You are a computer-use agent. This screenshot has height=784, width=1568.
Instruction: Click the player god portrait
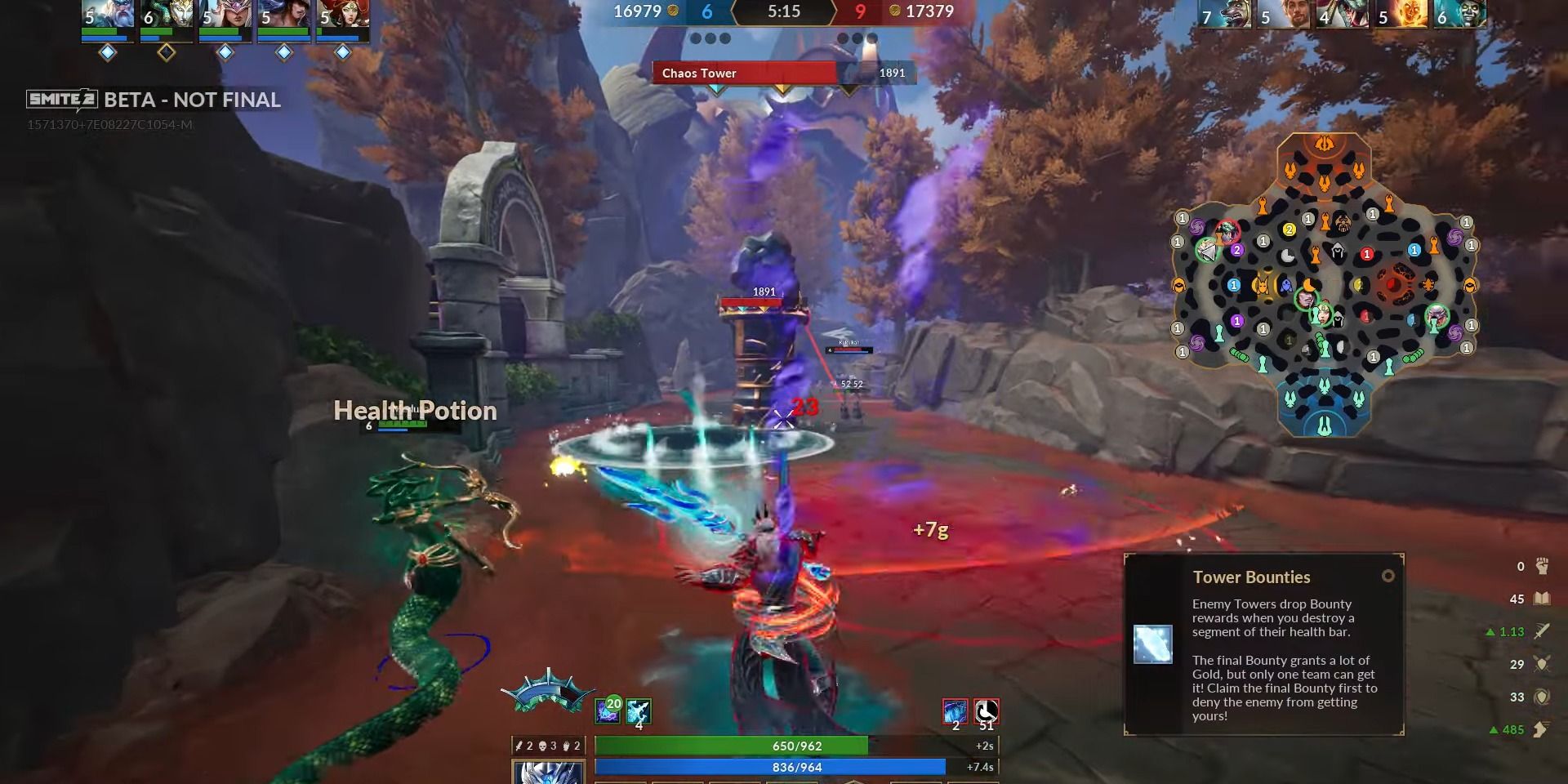coord(548,773)
